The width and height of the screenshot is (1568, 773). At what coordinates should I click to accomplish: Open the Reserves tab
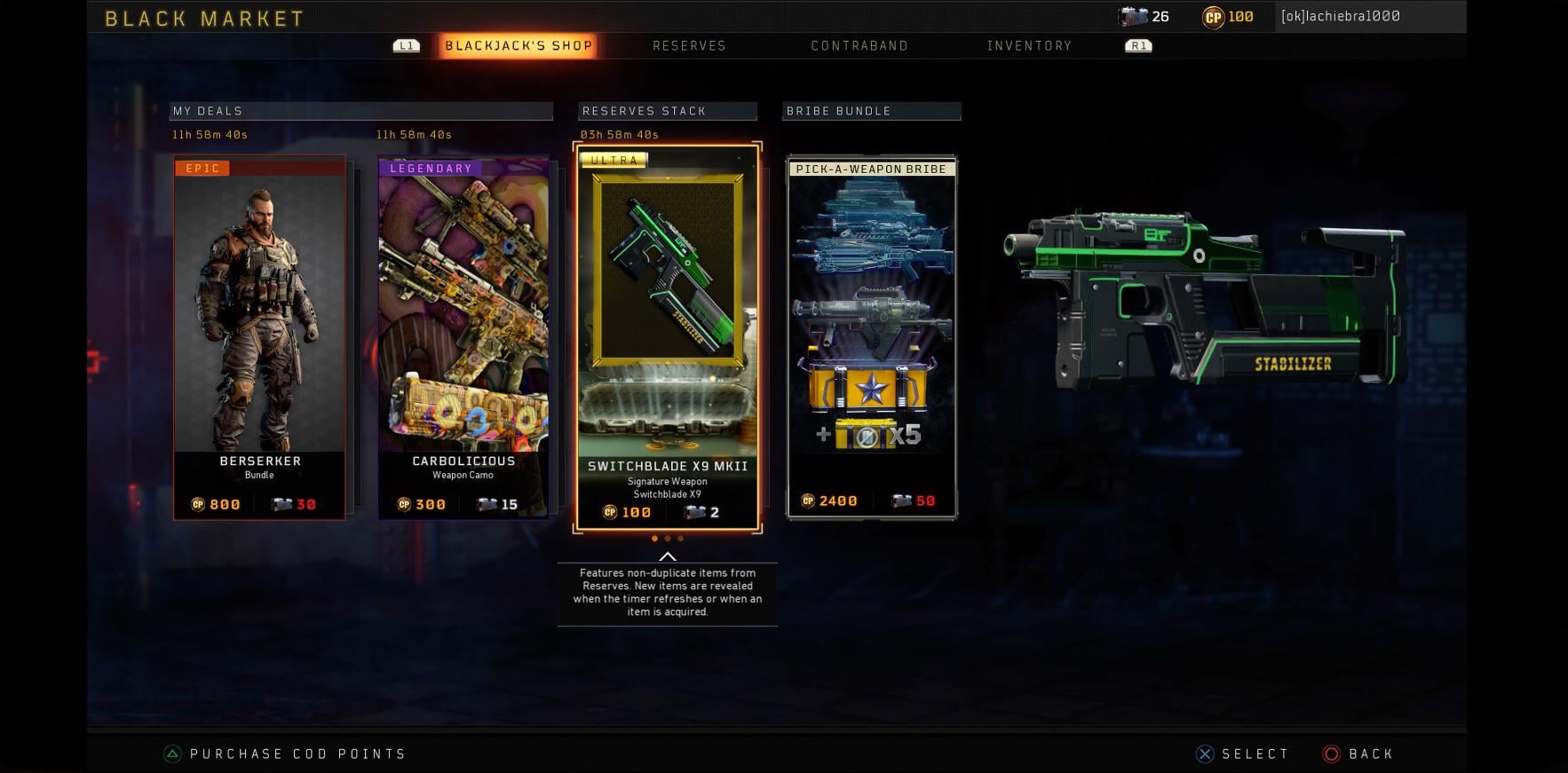689,46
